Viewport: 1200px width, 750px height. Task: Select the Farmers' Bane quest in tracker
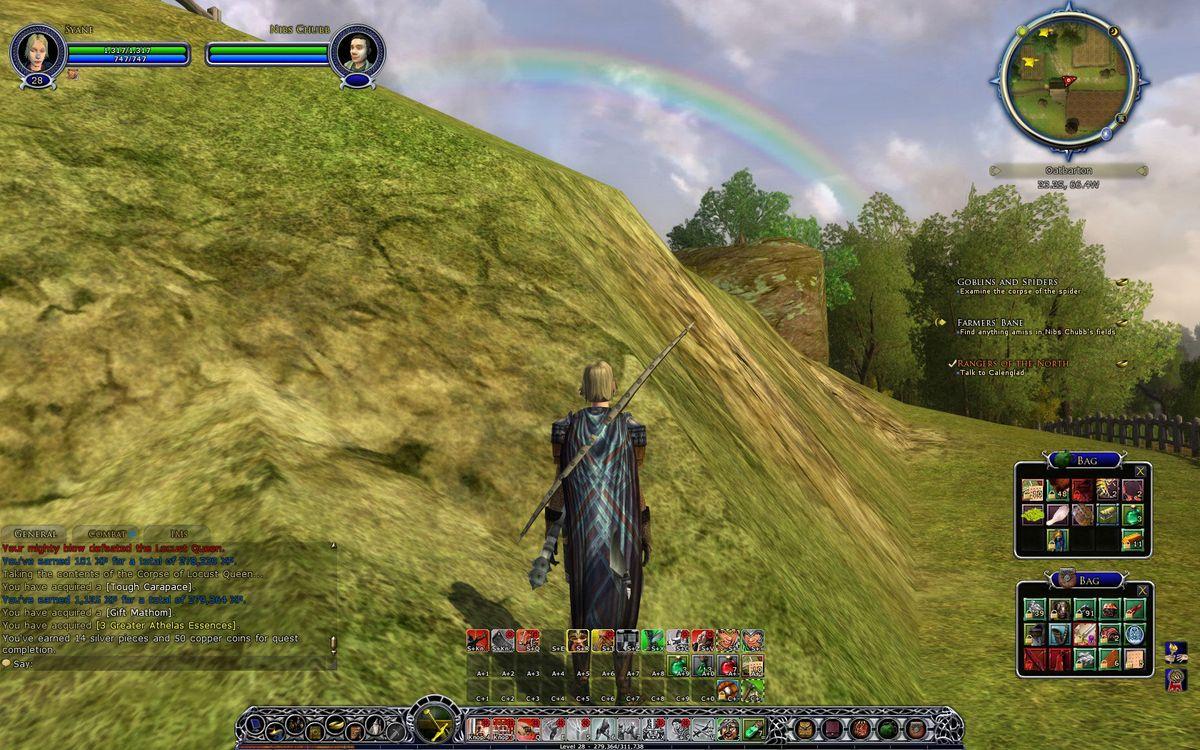990,323
